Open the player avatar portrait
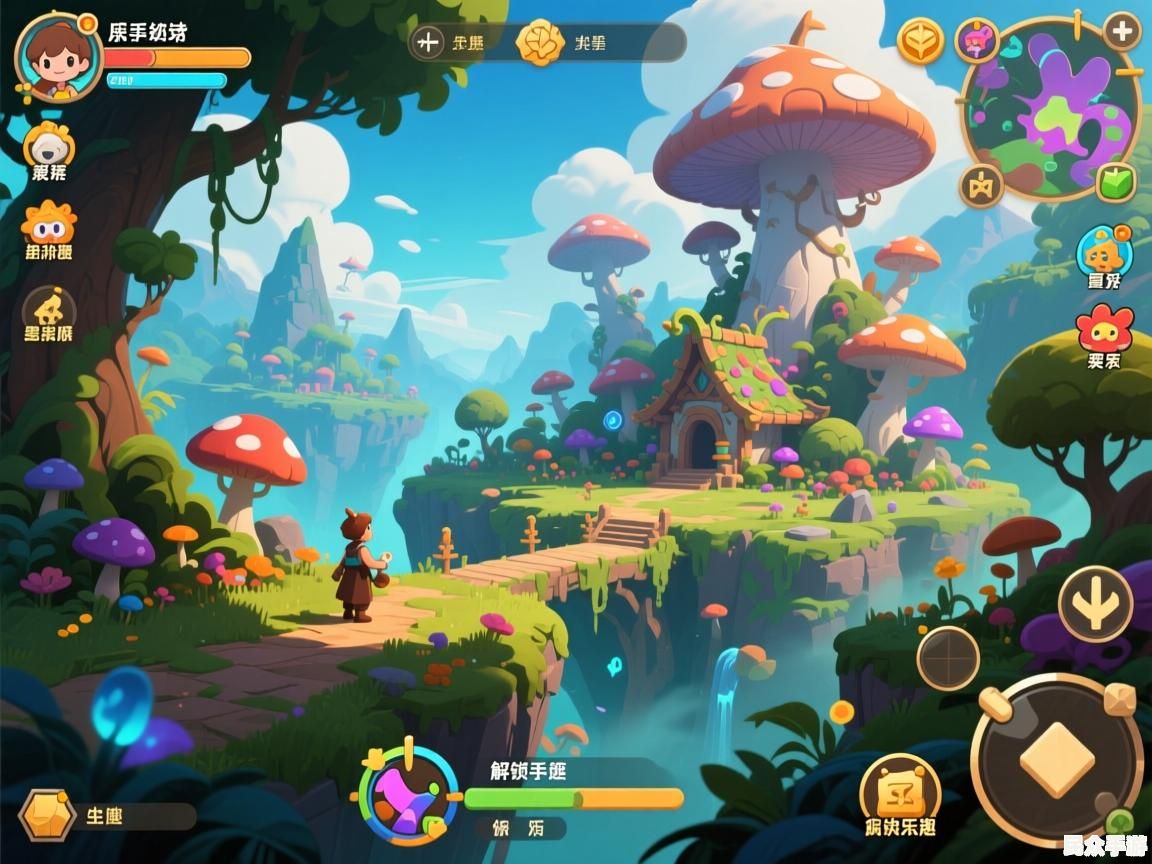Screen dimensions: 1152x864 click(x=57, y=58)
